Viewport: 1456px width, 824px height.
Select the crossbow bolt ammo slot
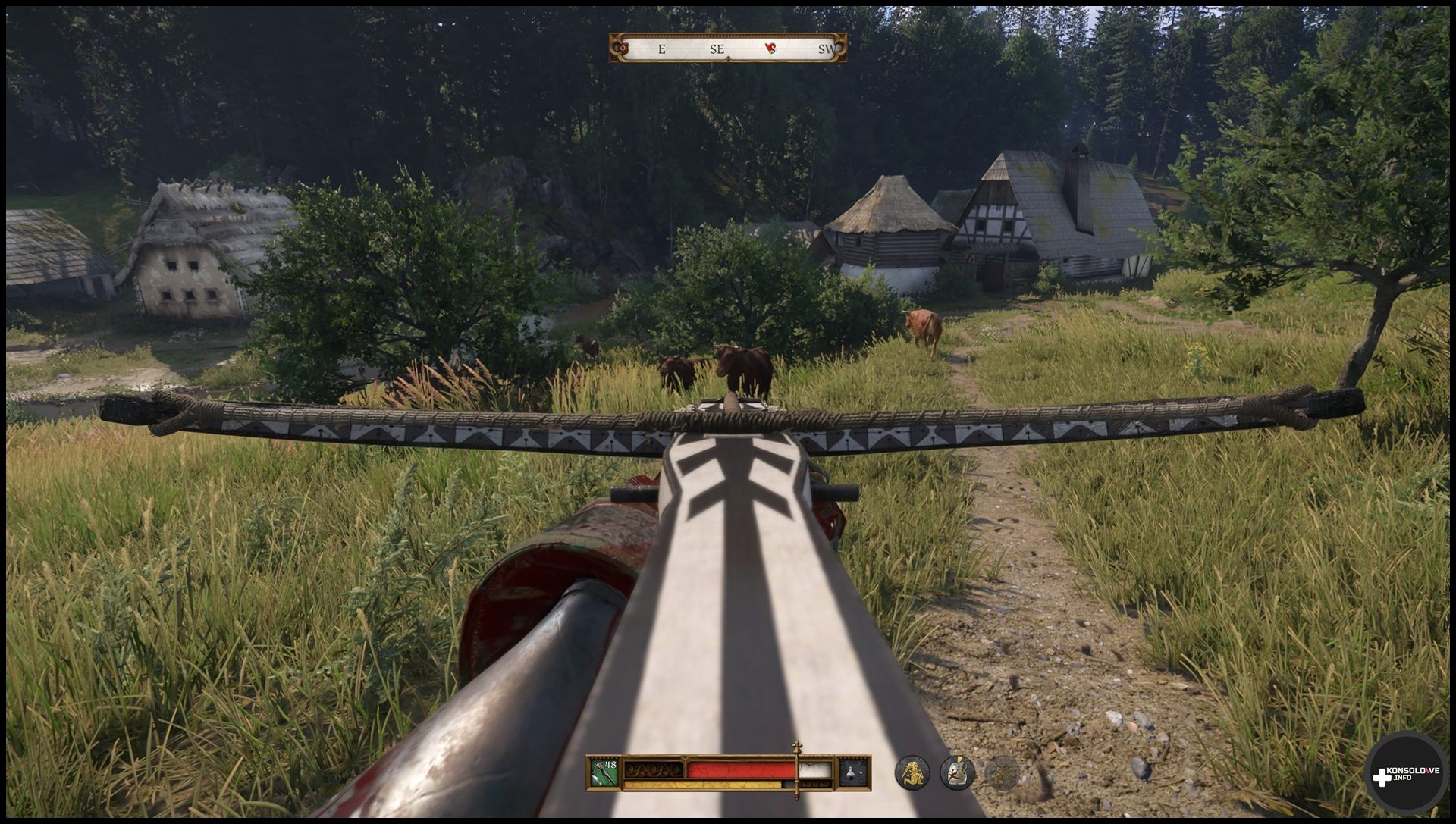[x=604, y=772]
